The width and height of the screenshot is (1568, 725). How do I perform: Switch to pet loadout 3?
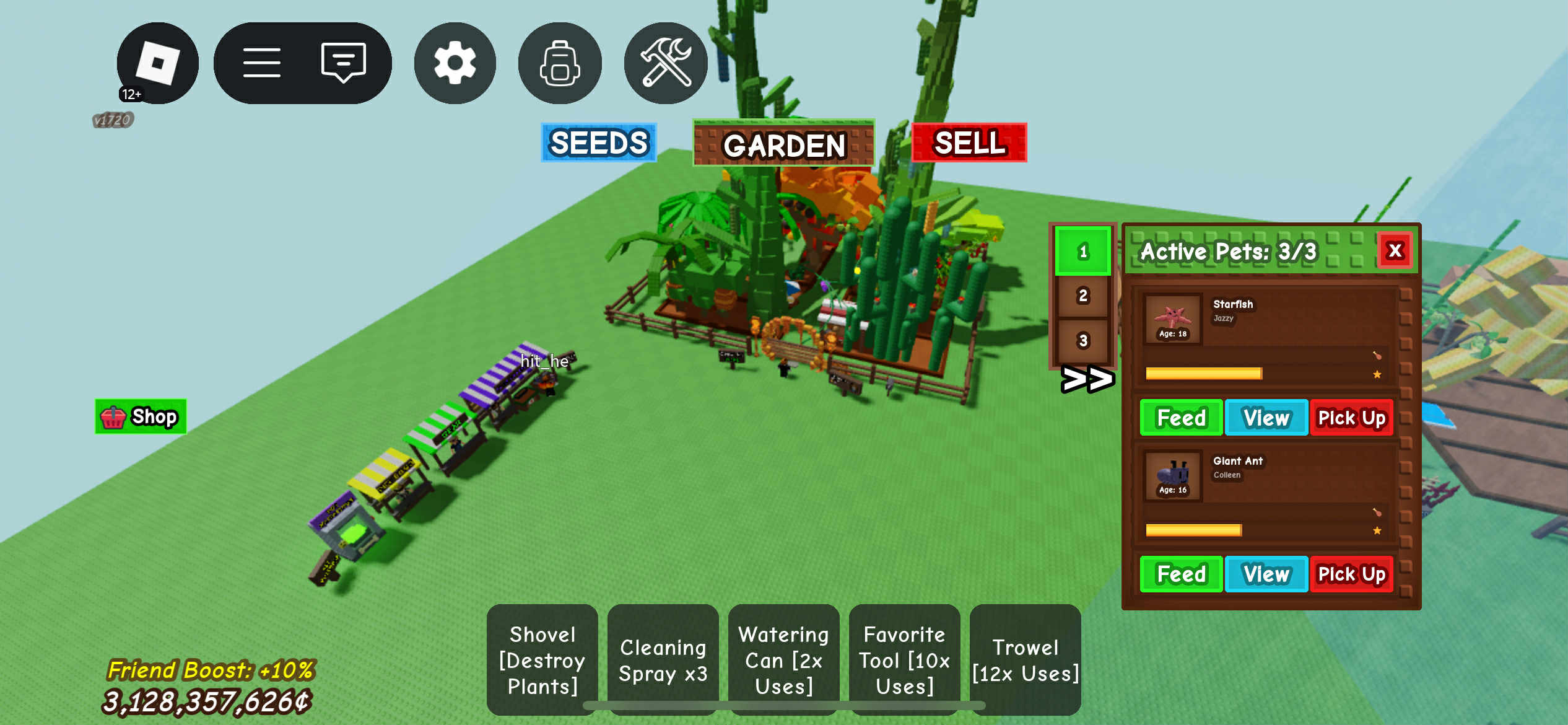click(x=1082, y=340)
